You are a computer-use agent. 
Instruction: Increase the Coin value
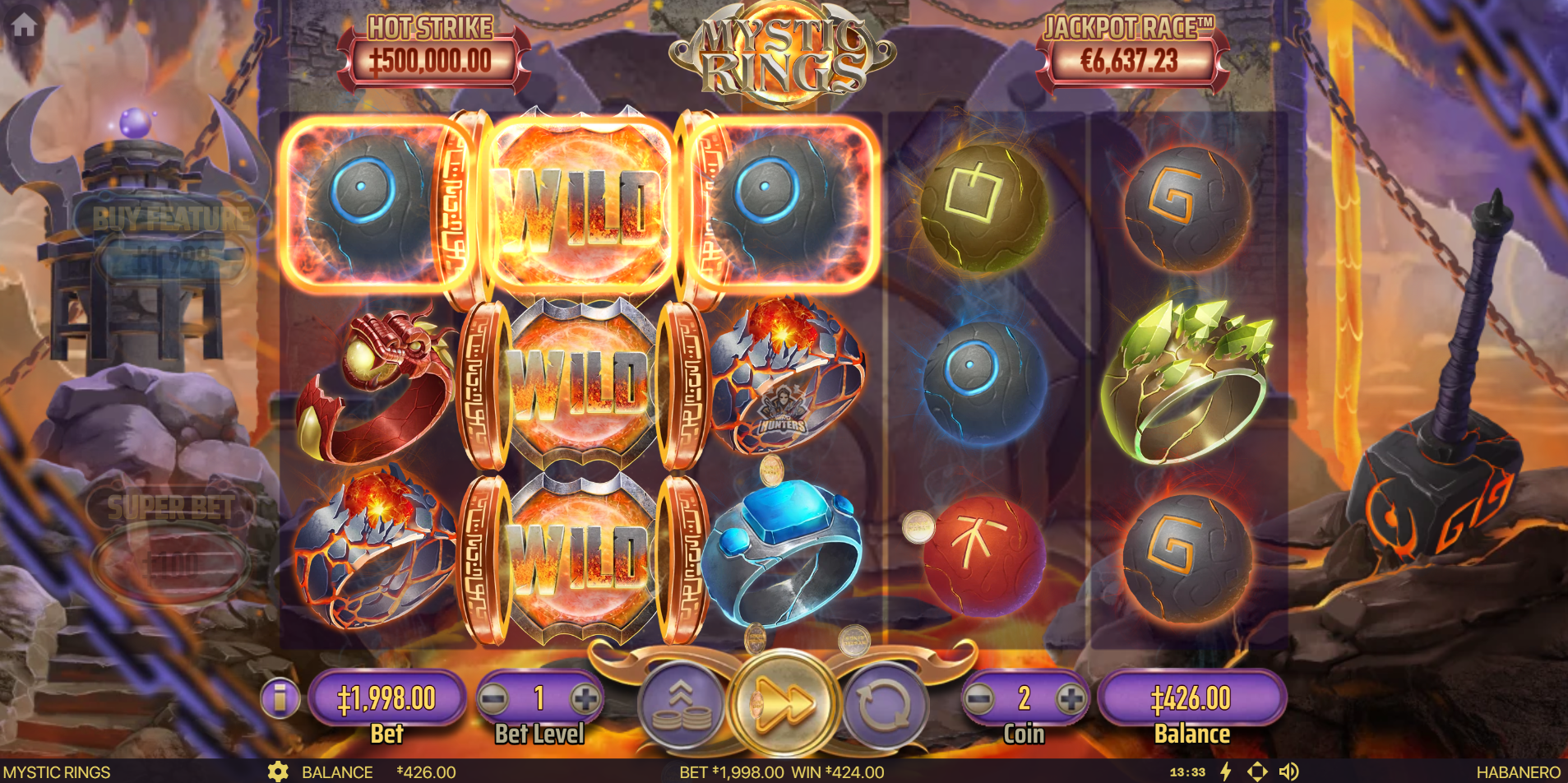pyautogui.click(x=1070, y=699)
